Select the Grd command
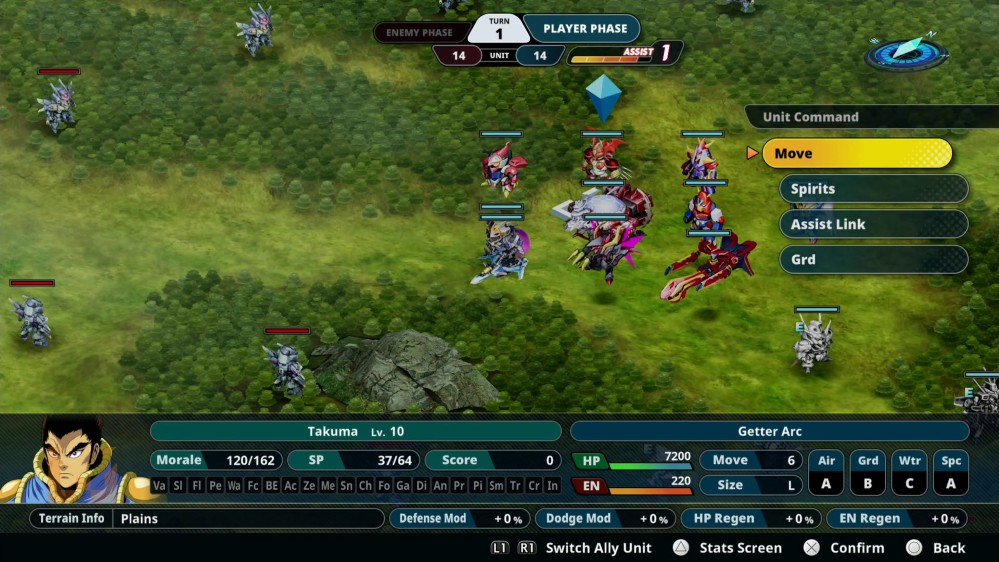 coord(873,259)
